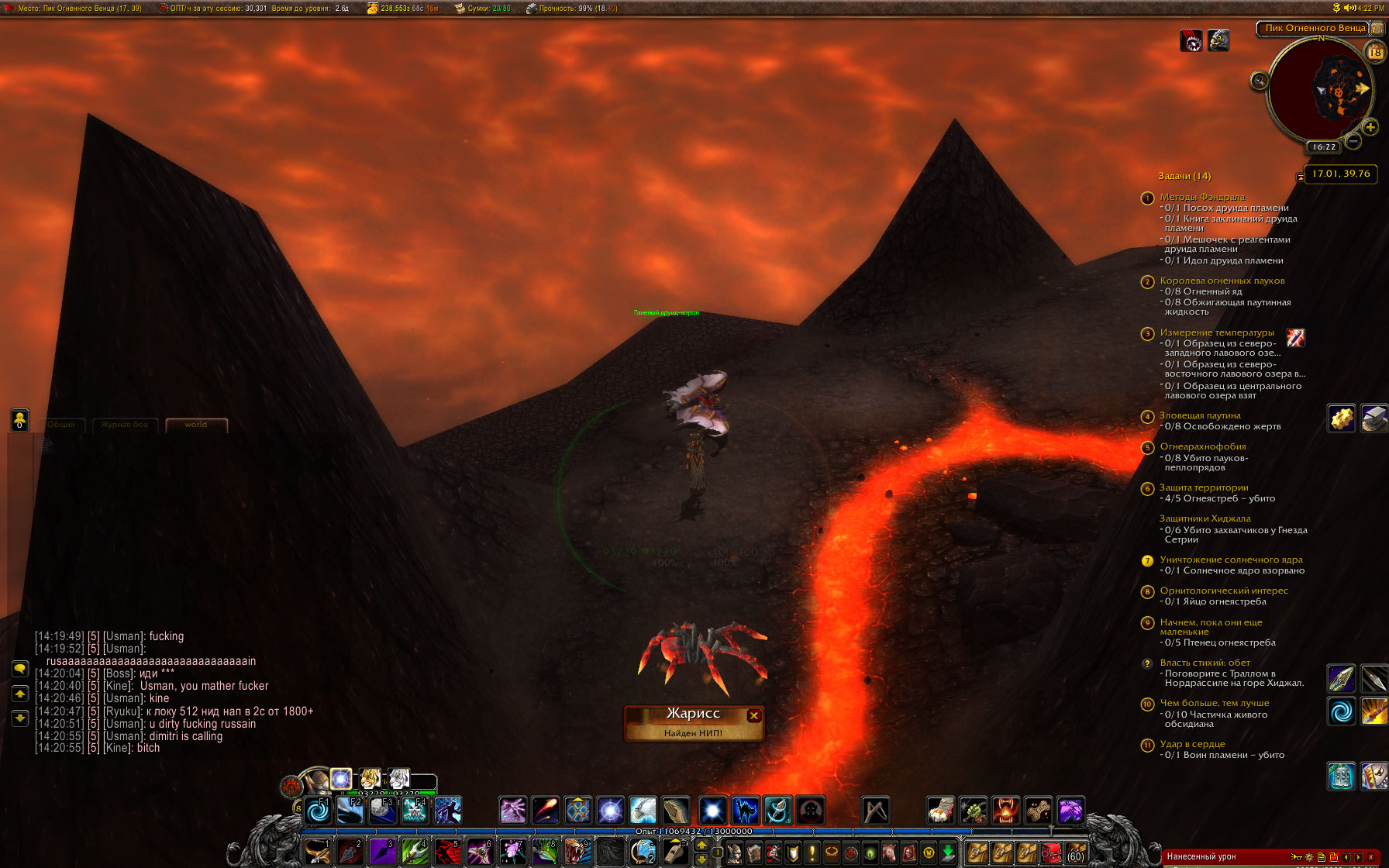Open the calendar showing day 18

point(1375,52)
